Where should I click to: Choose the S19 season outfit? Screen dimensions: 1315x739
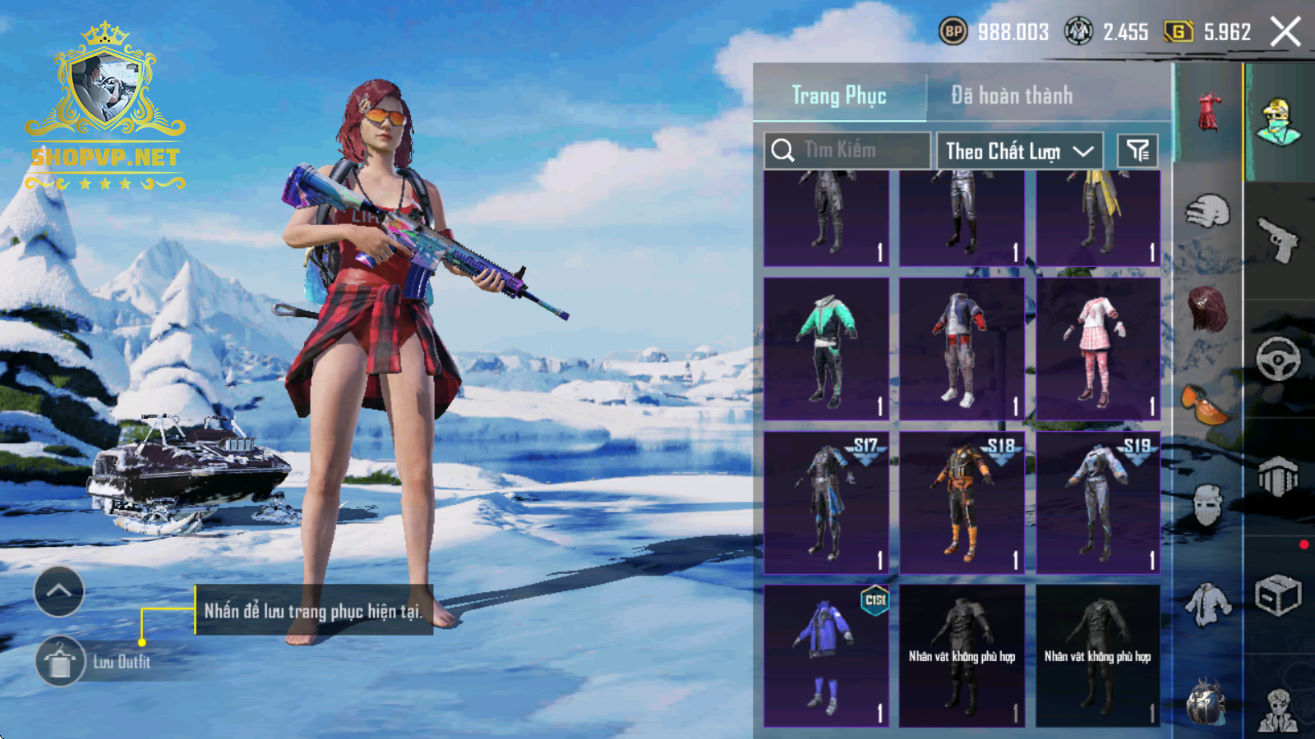(x=1097, y=501)
